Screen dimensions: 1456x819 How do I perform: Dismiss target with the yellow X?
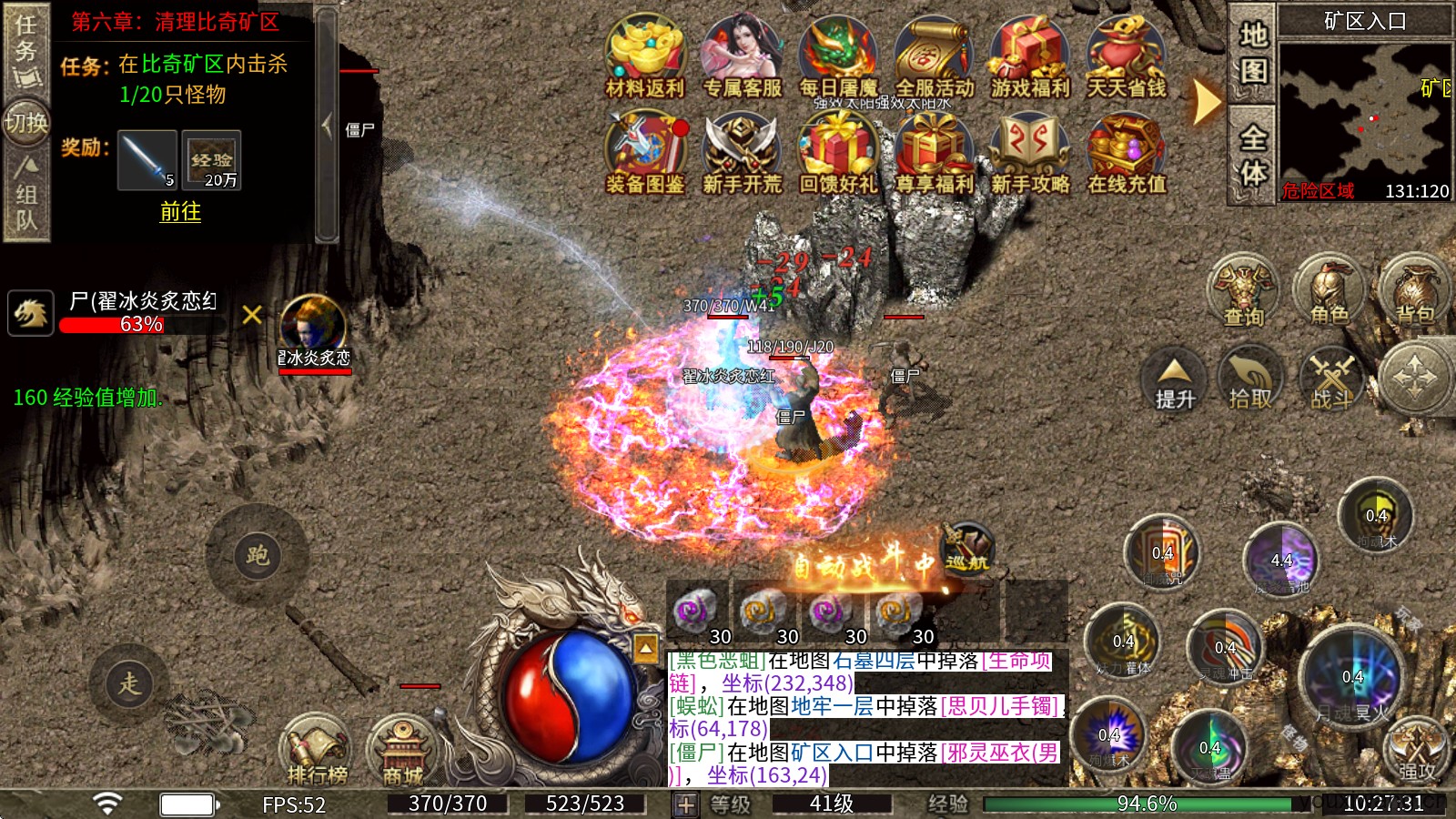pyautogui.click(x=252, y=315)
